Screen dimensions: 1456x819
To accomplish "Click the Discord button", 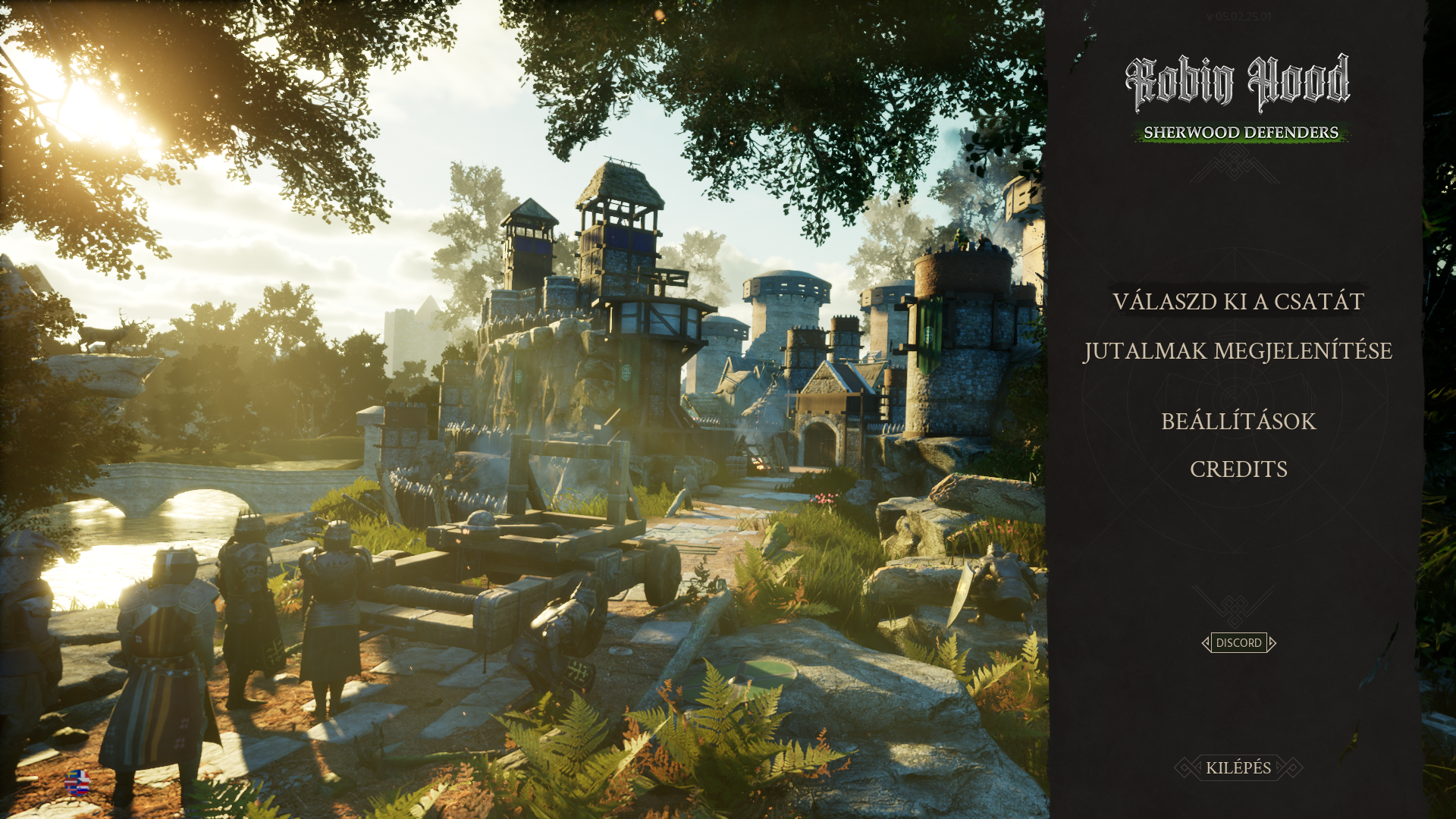I will point(1238,643).
